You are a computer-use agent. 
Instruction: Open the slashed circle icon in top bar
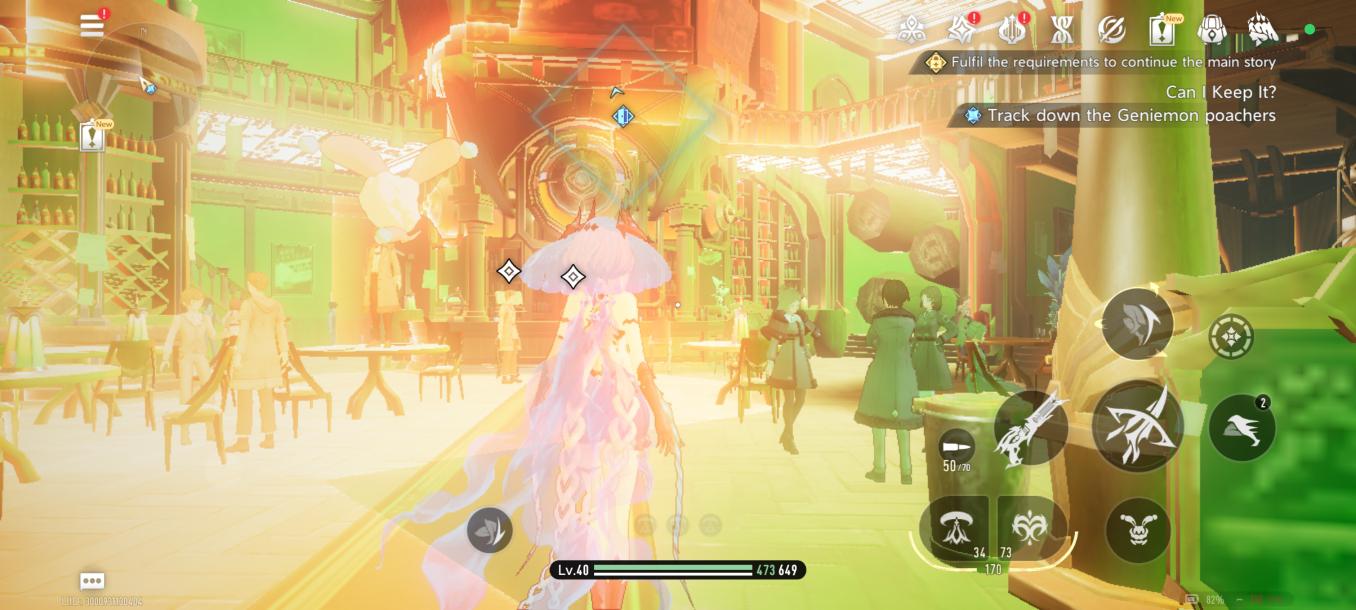click(x=1112, y=30)
